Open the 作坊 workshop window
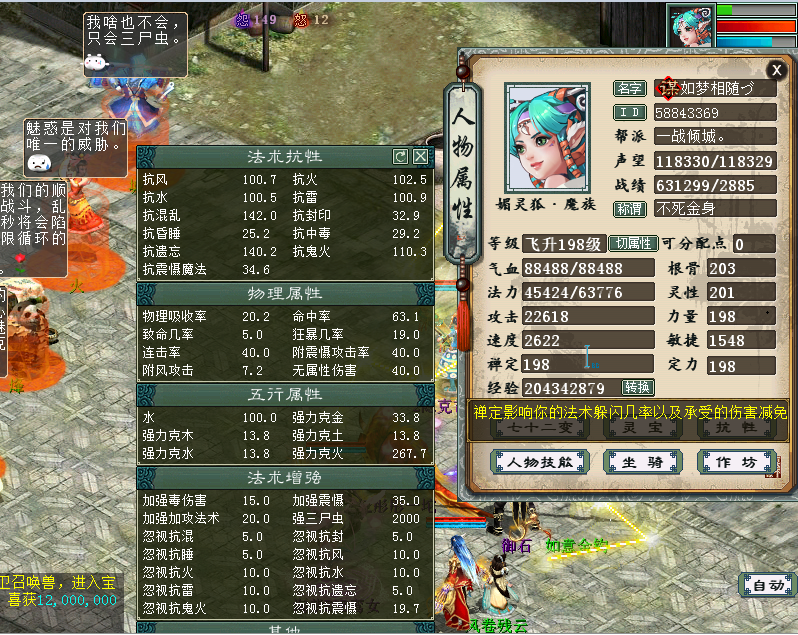 click(x=735, y=462)
